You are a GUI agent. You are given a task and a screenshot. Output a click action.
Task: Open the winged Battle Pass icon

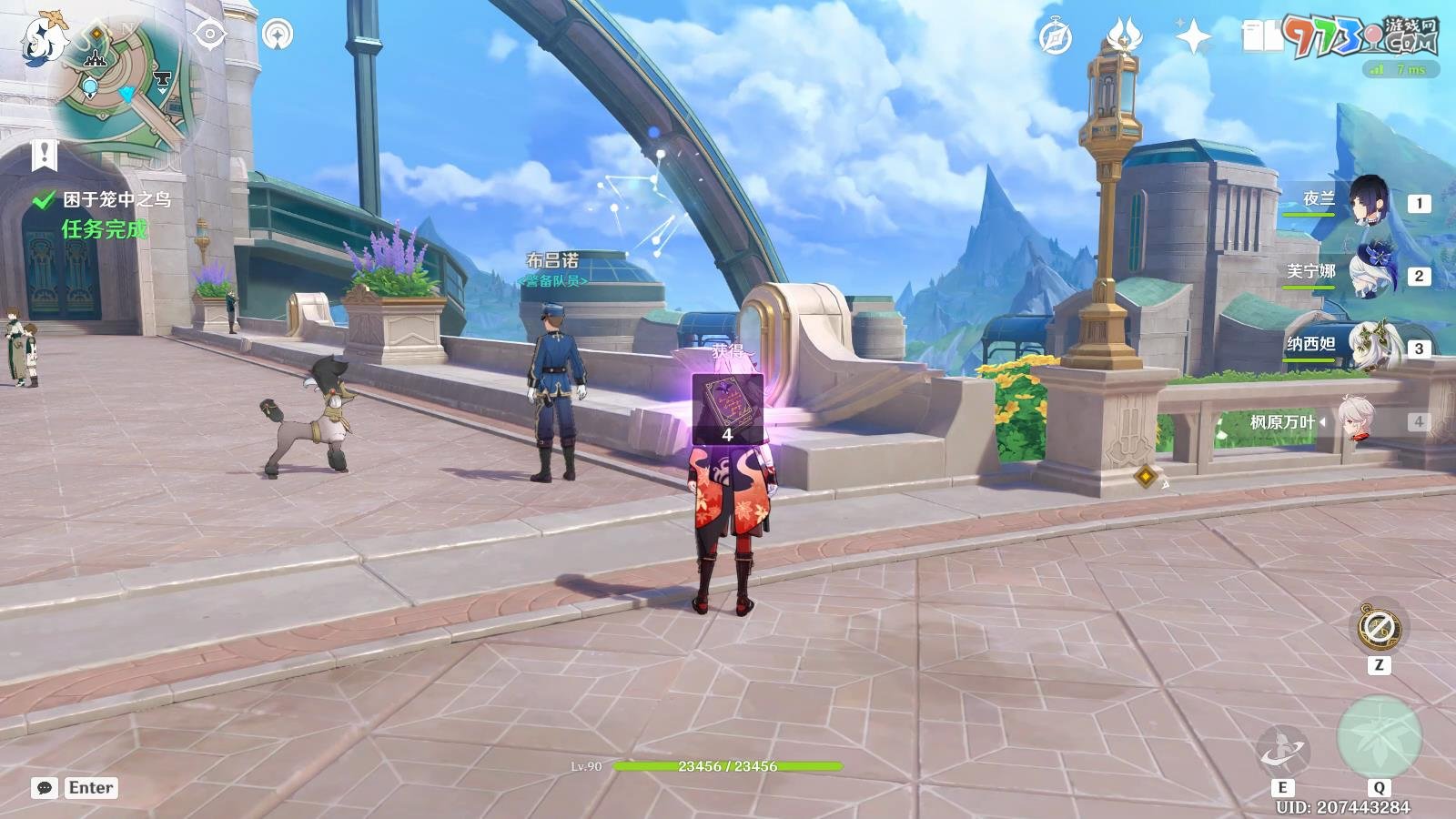pyautogui.click(x=1125, y=37)
